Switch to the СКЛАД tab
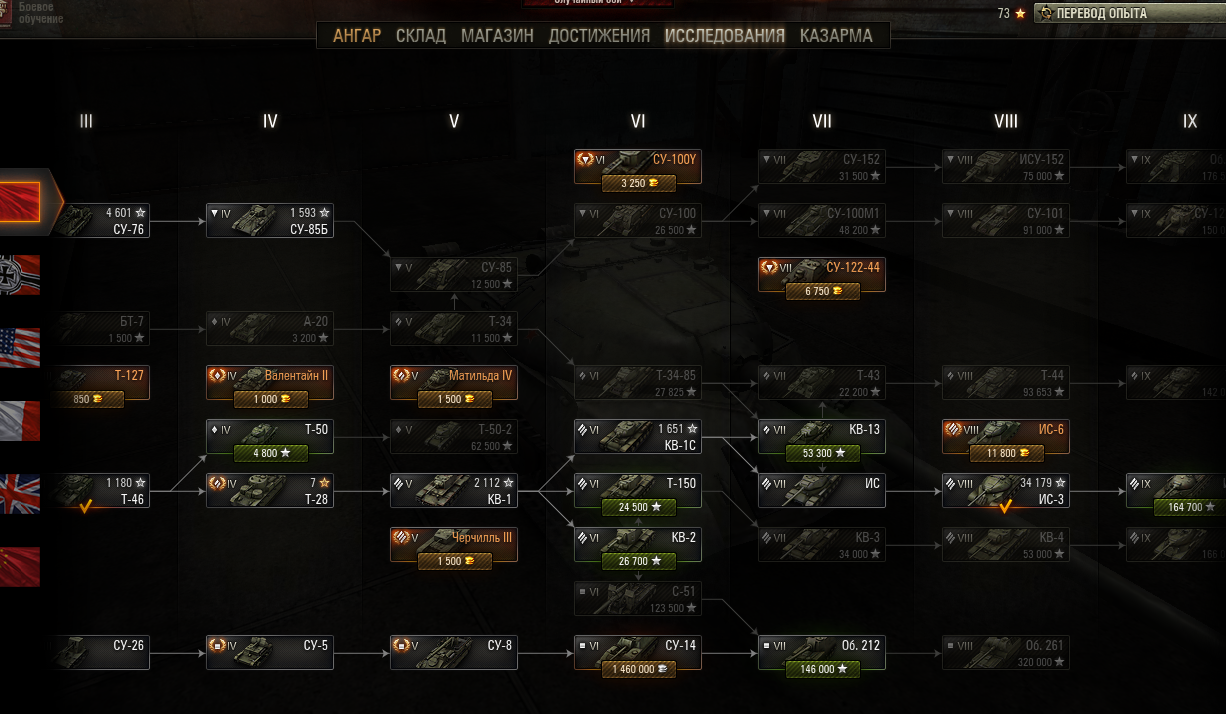The height and width of the screenshot is (714, 1226). point(421,36)
